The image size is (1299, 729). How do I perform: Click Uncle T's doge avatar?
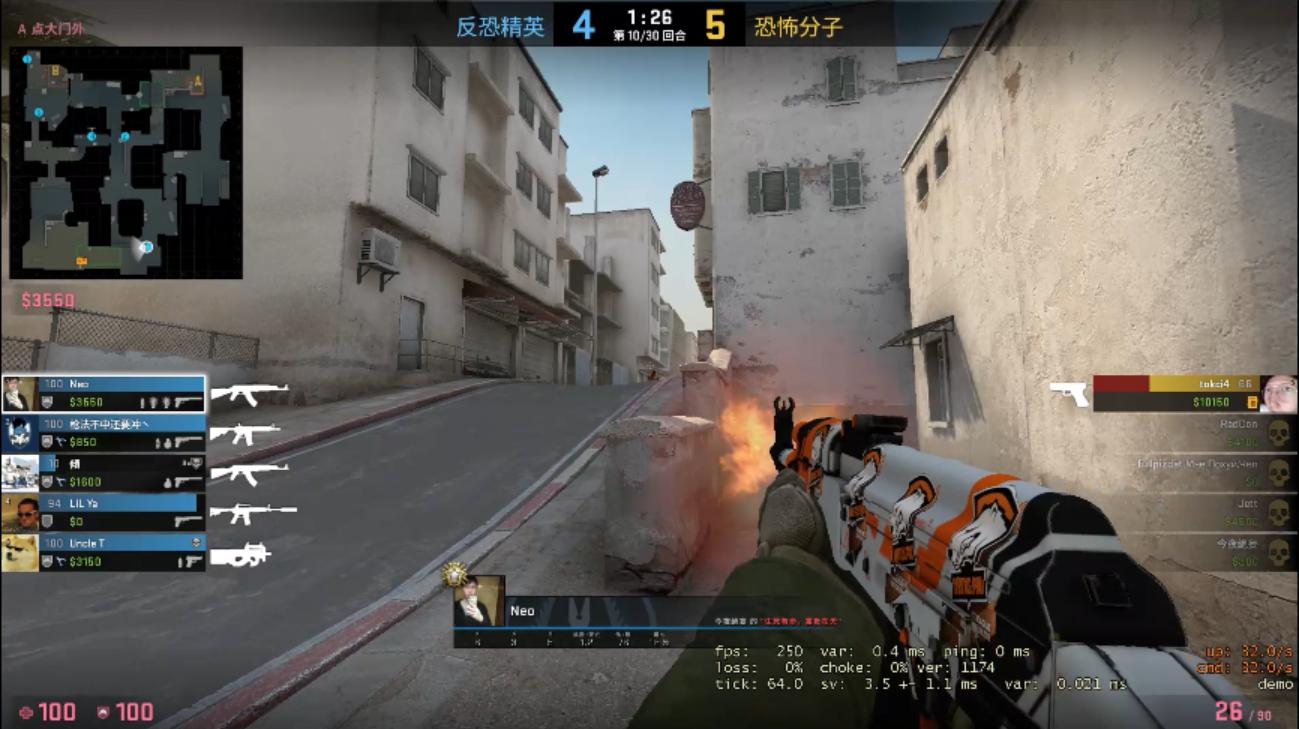tap(20, 552)
